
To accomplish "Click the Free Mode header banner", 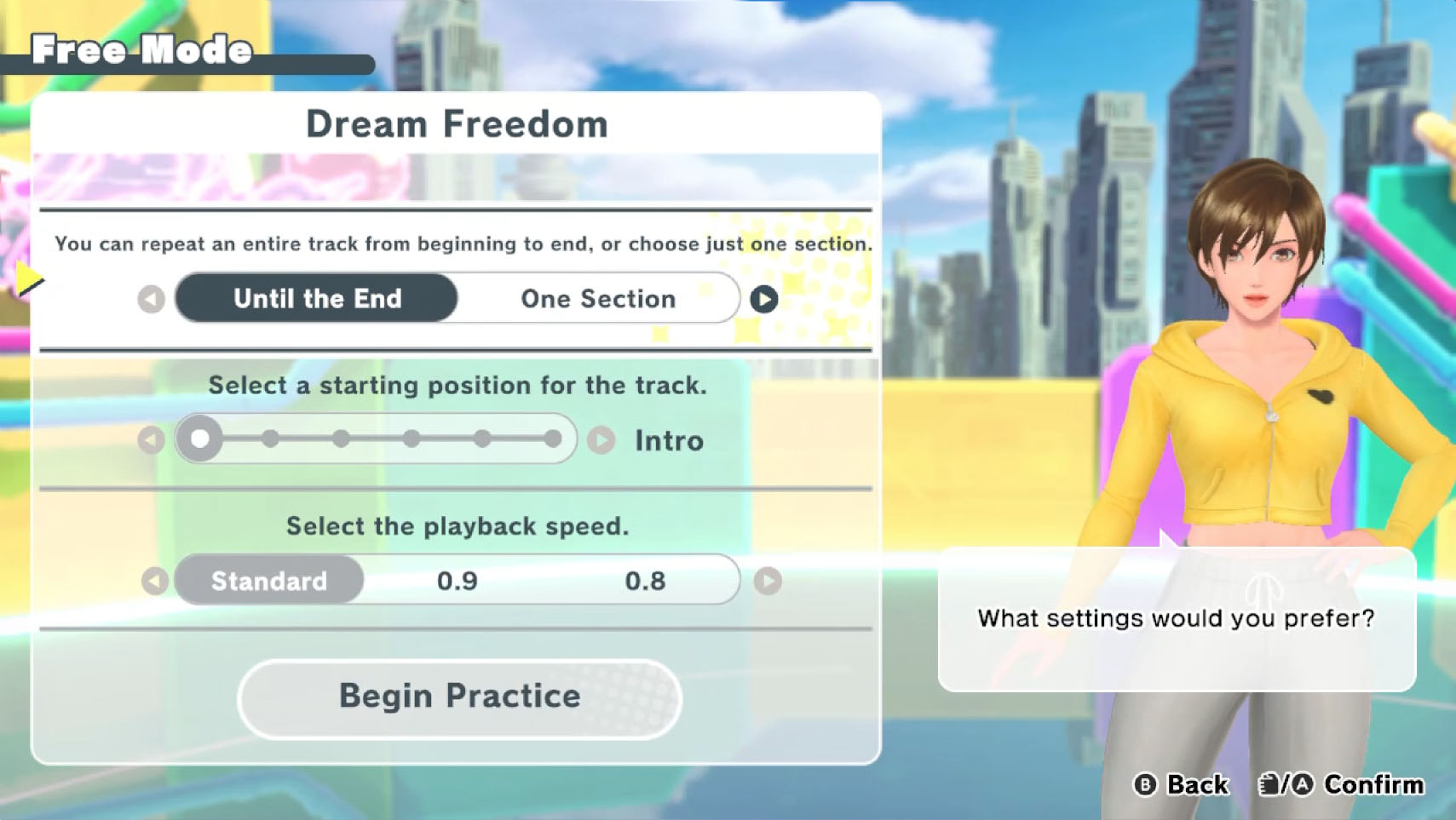I will (141, 50).
